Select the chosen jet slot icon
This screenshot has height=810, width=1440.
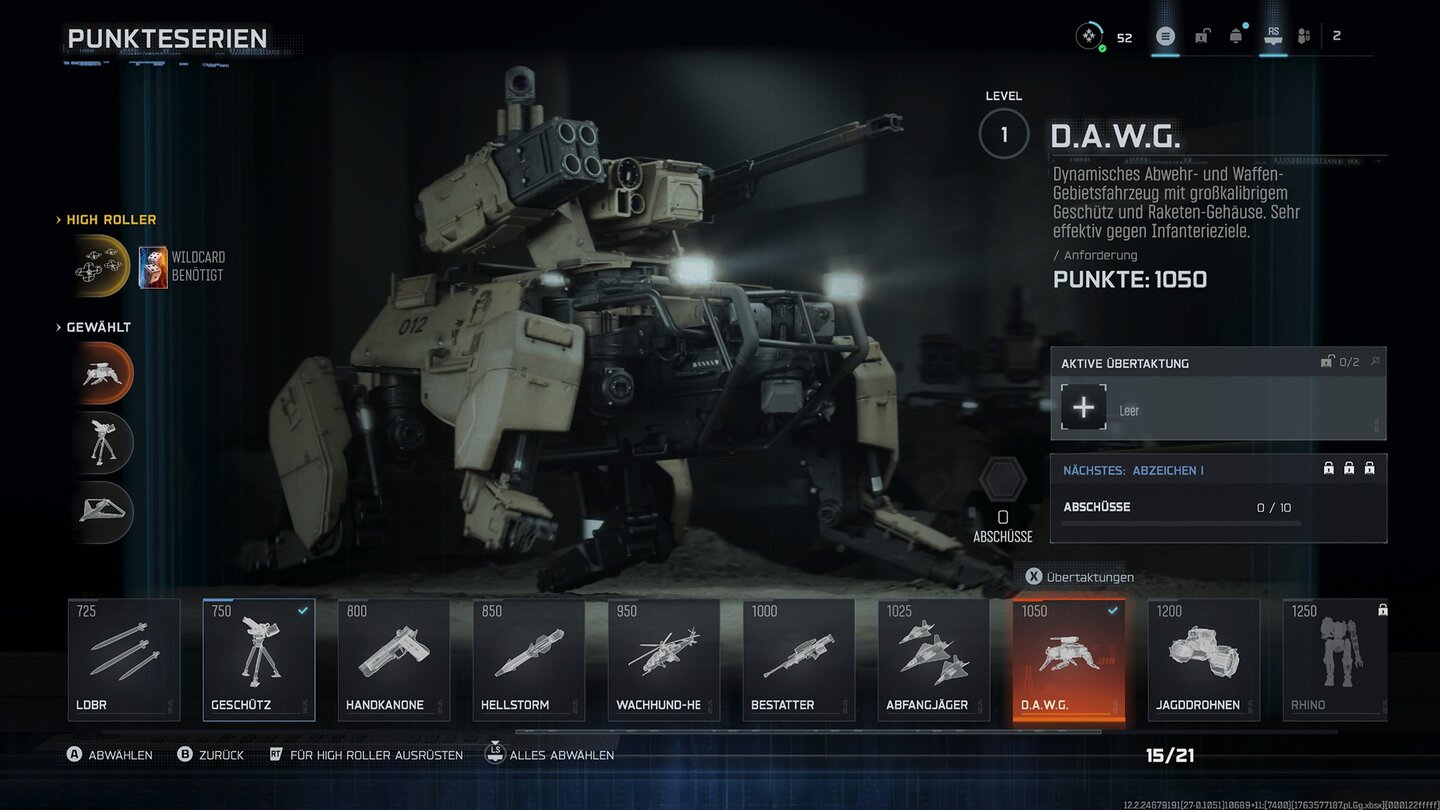(102, 511)
